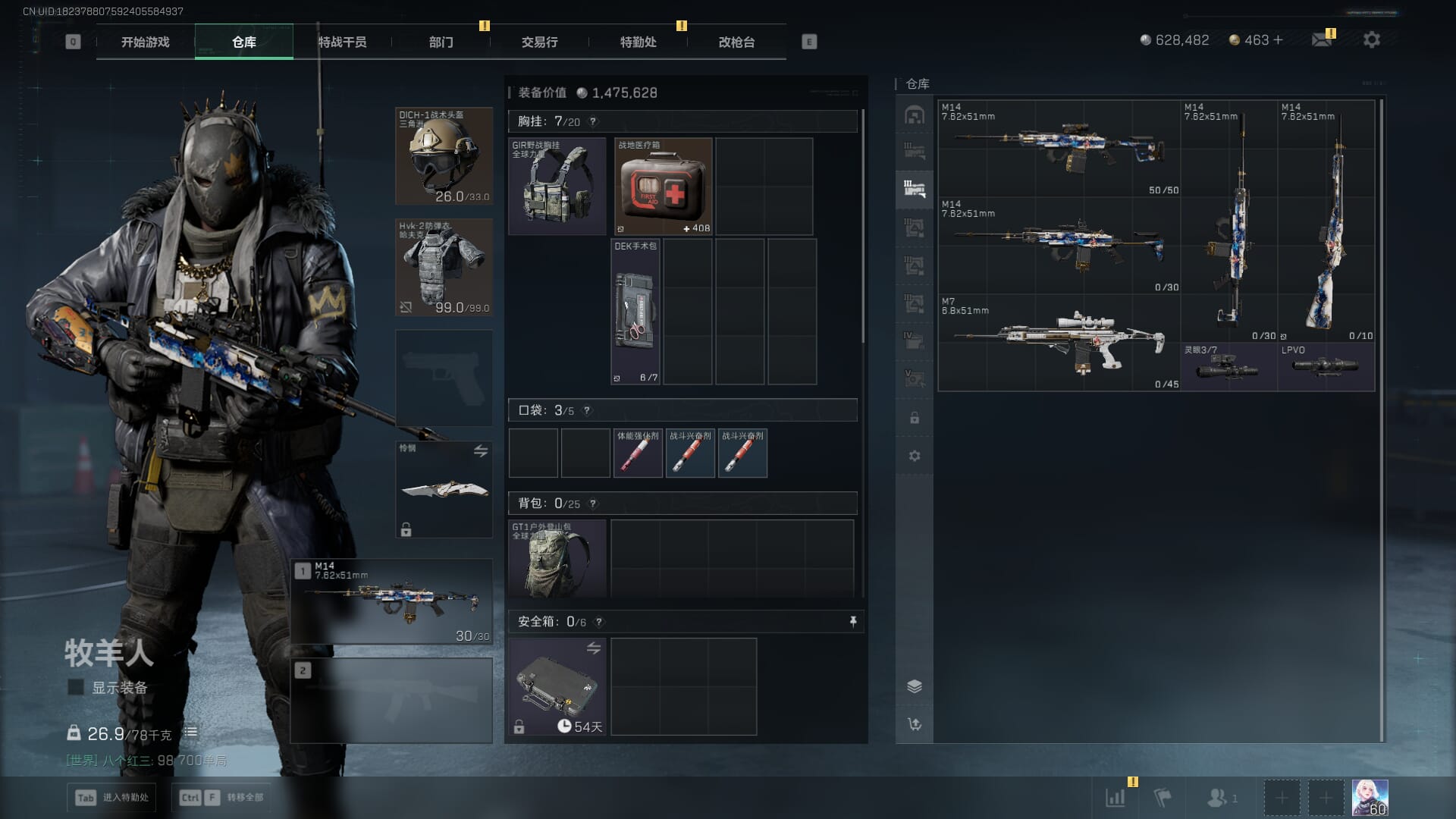Go to the 交易行 marketplace tab
The width and height of the screenshot is (1456, 819).
[539, 42]
